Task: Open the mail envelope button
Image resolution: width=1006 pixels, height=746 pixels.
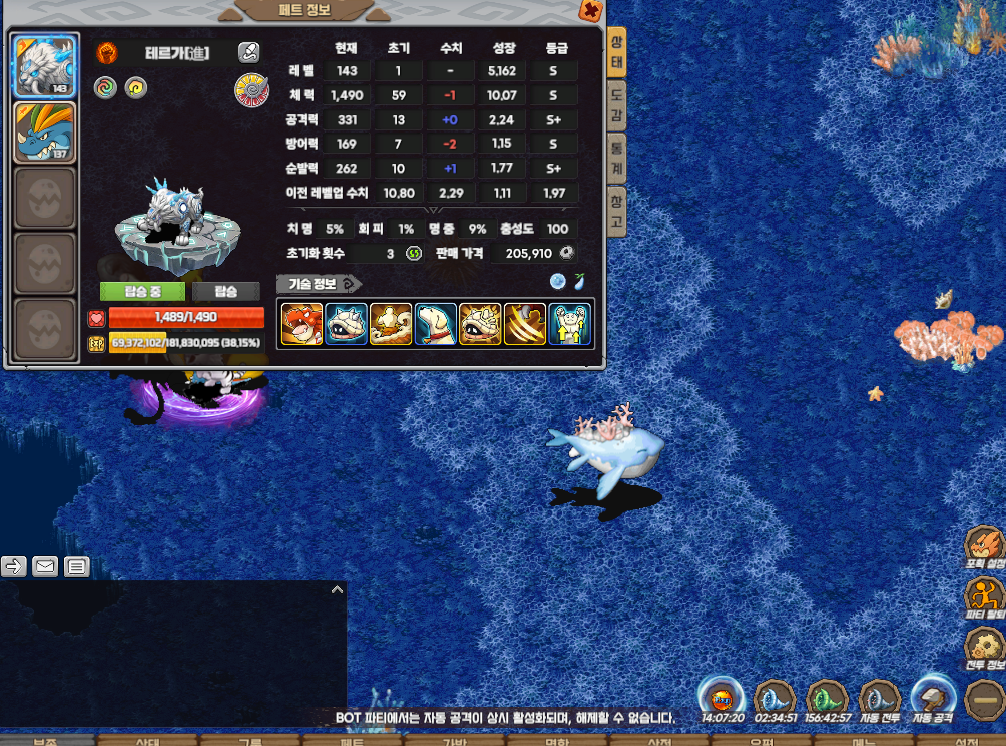Action: pyautogui.click(x=45, y=567)
